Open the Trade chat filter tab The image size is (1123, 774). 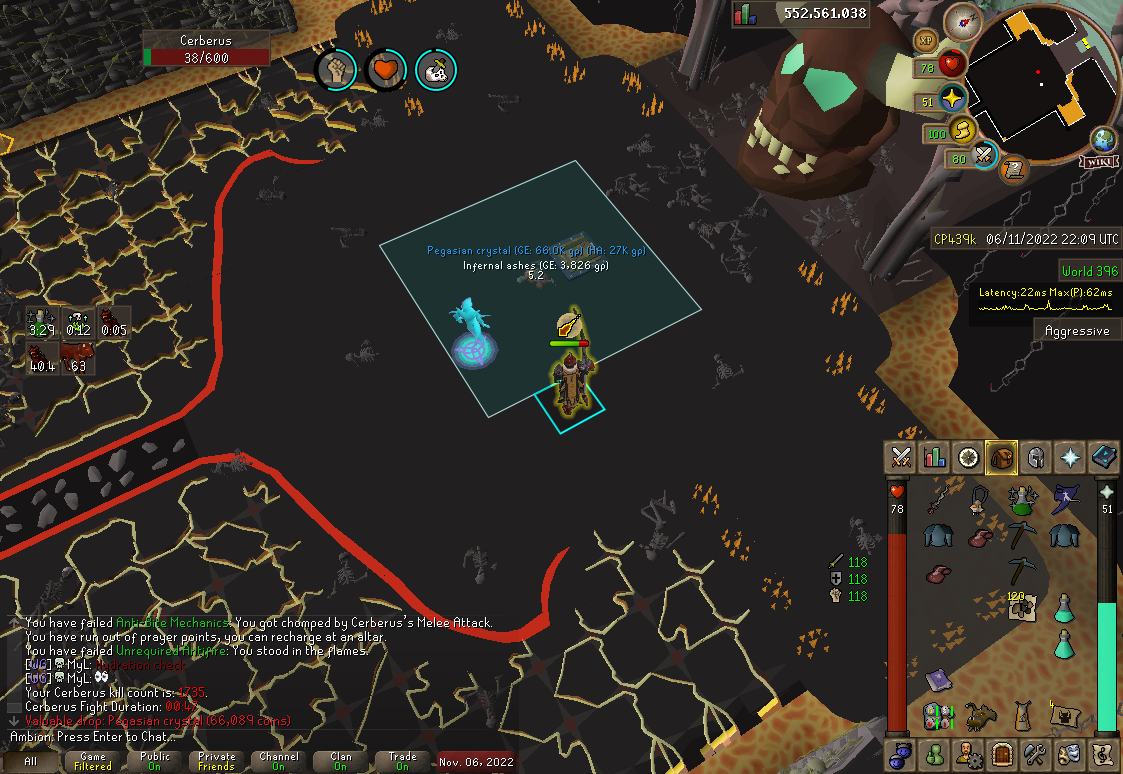coord(402,762)
